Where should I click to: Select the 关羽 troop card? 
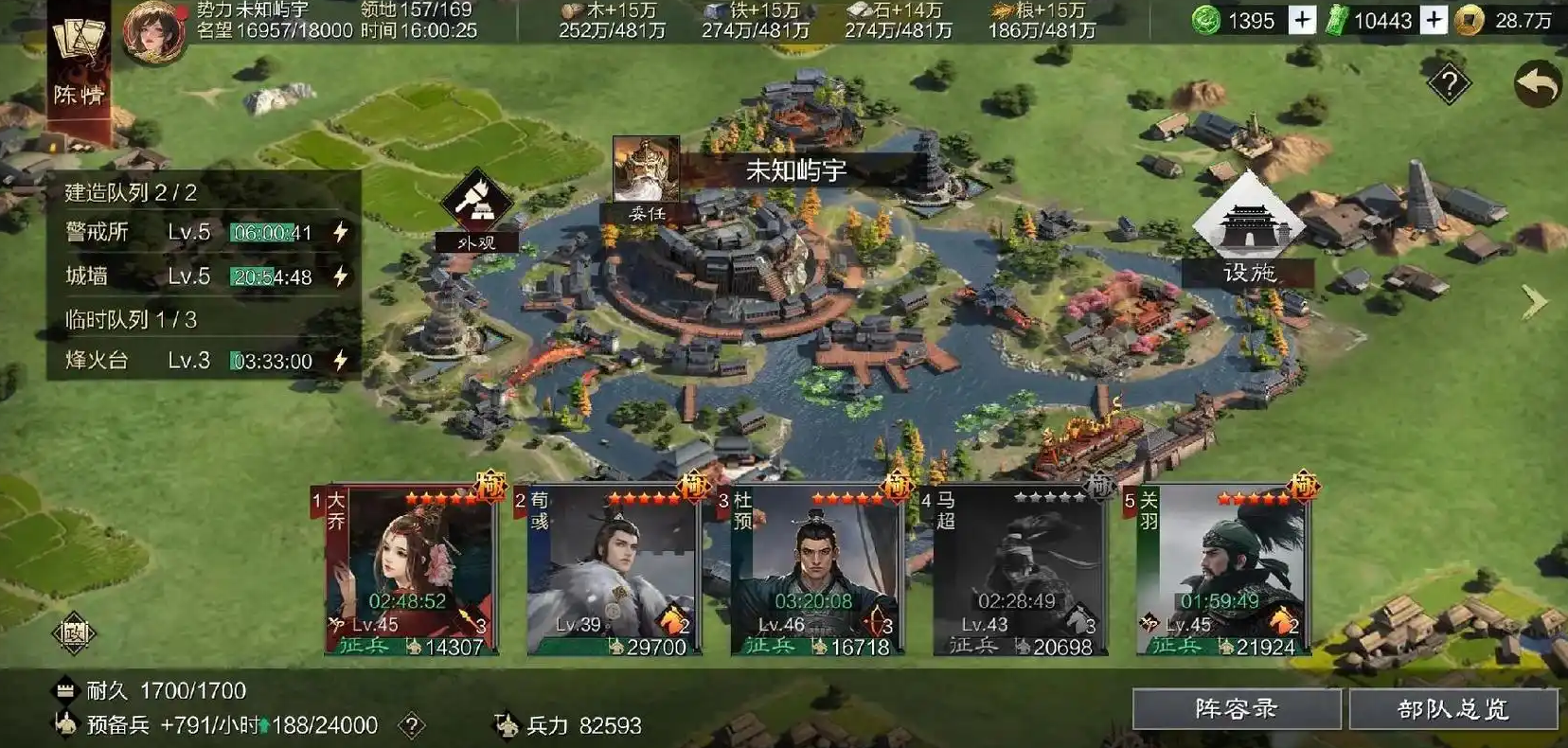pos(1221,570)
